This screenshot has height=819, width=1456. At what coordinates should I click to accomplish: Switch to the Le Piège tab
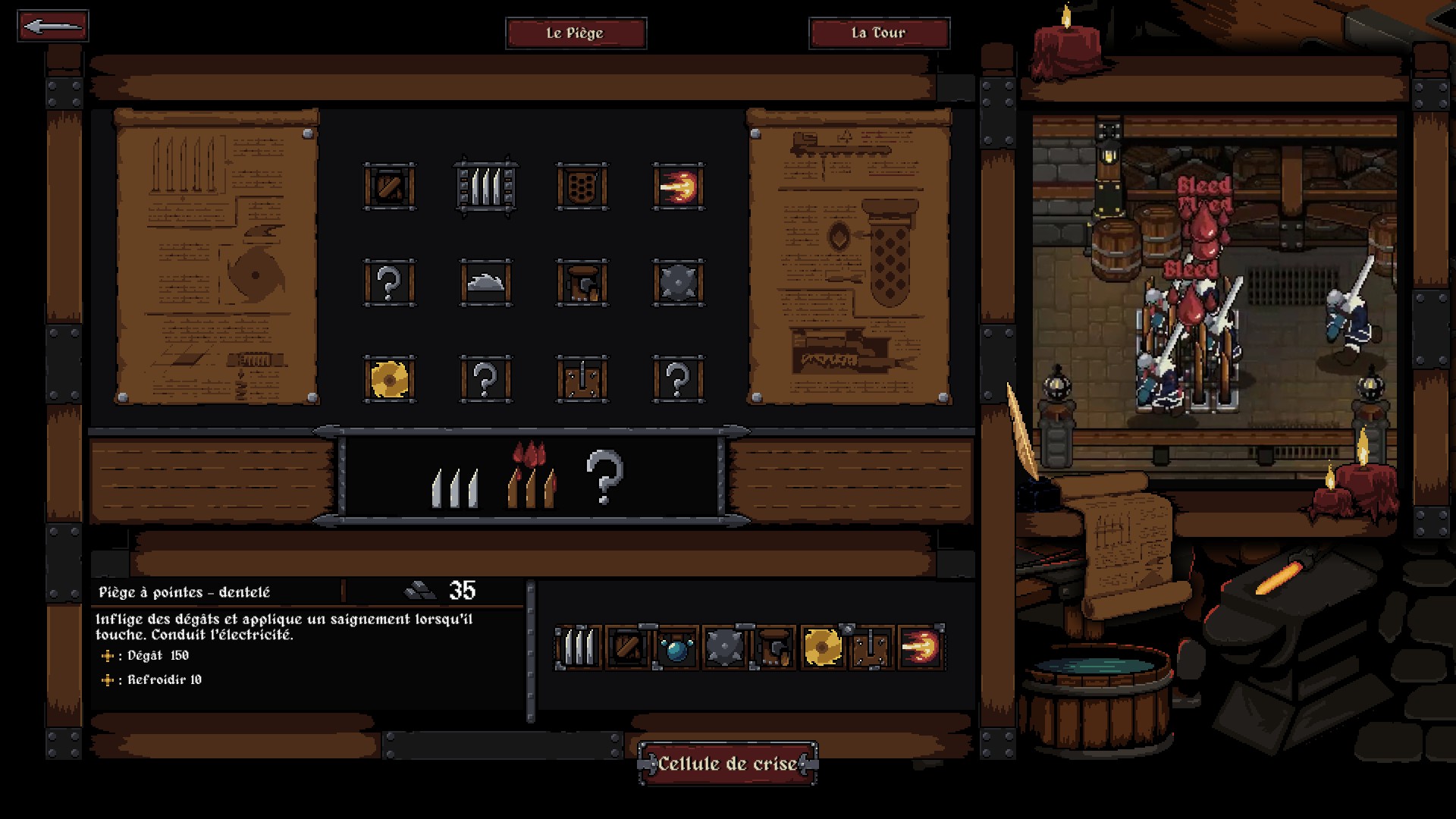click(576, 33)
